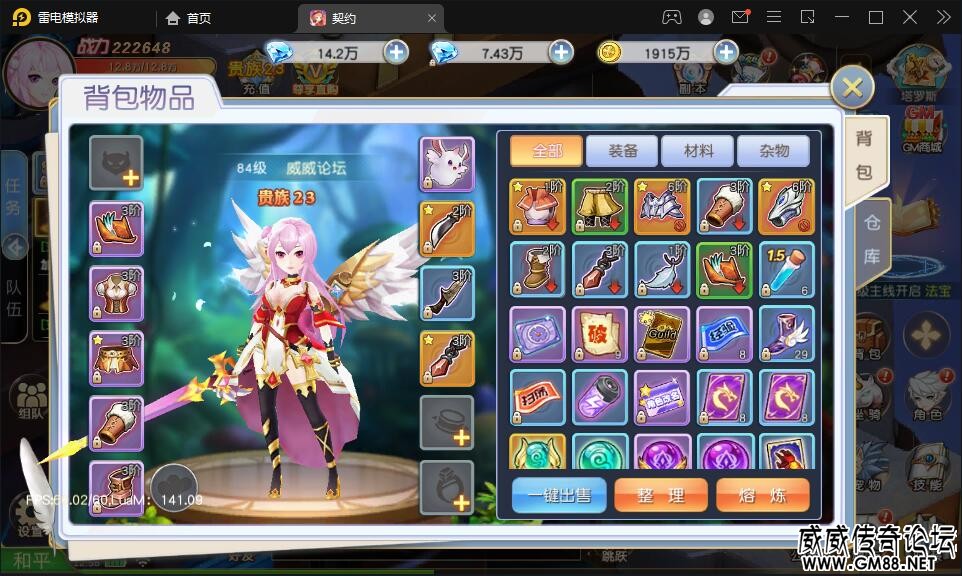Viewport: 962px width, 576px height.
Task: Switch to the 材料 materials tab
Action: click(x=699, y=151)
